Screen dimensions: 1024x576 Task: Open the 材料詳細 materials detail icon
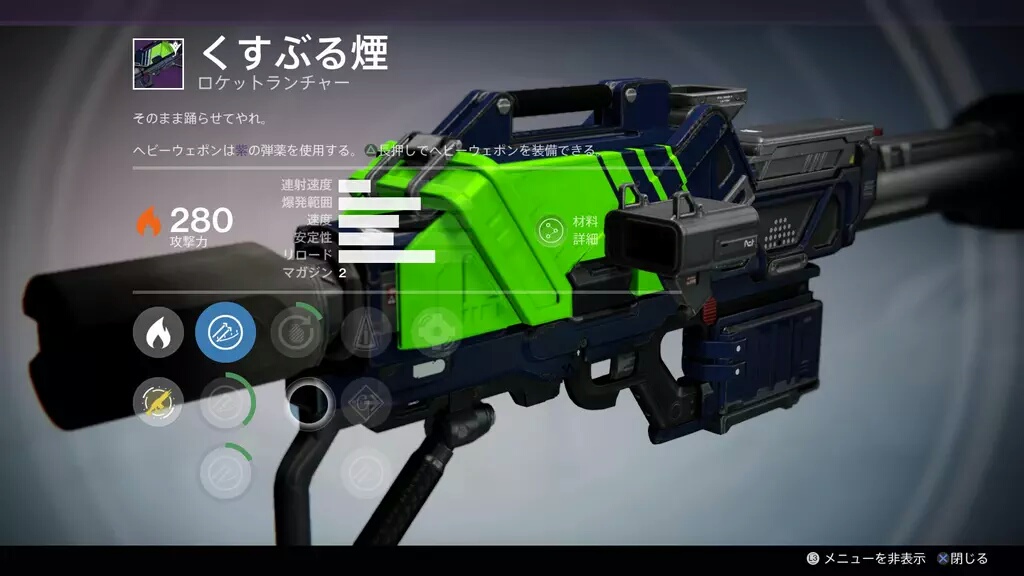(x=550, y=230)
